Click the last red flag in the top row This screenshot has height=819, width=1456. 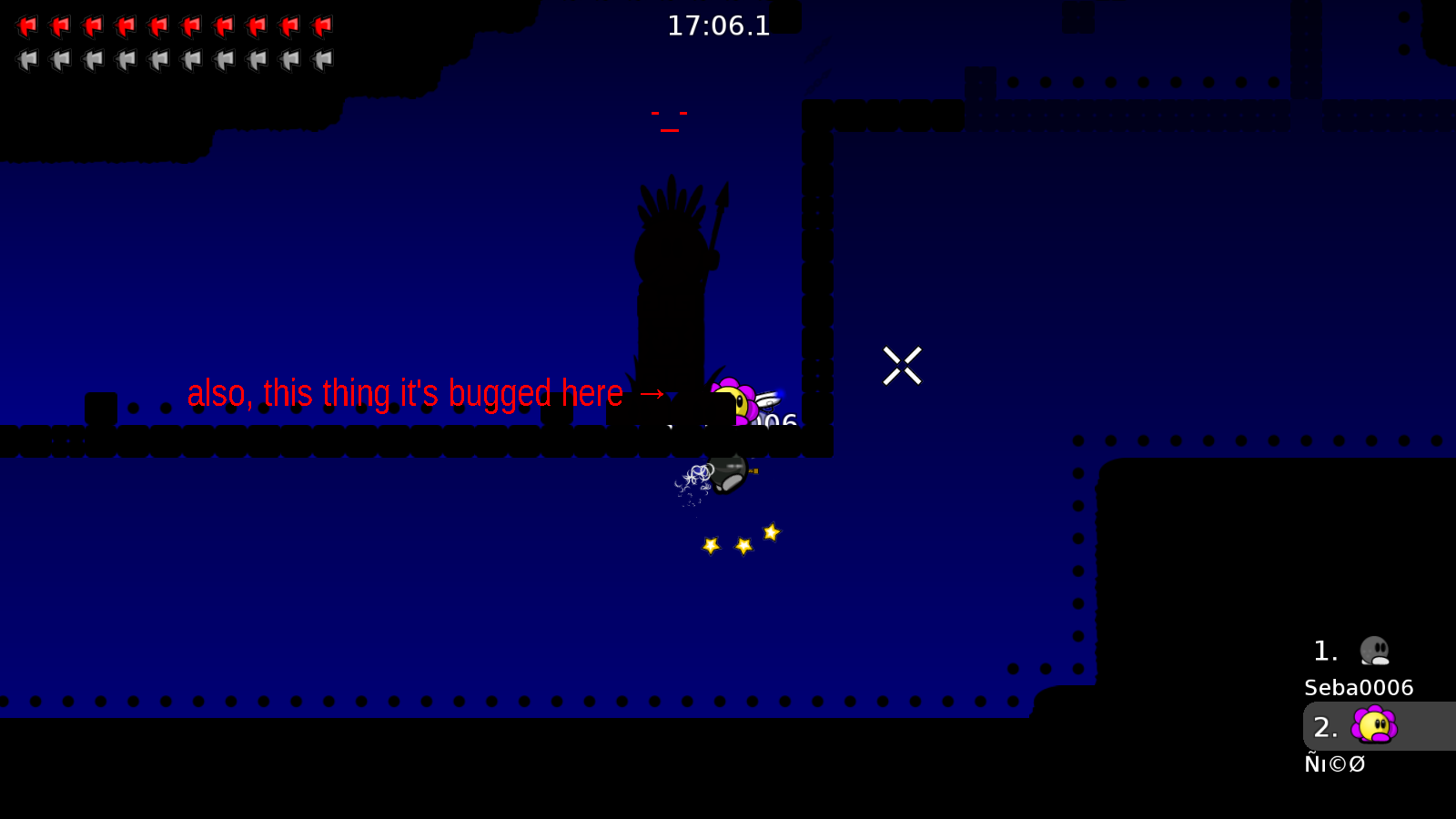(322, 25)
